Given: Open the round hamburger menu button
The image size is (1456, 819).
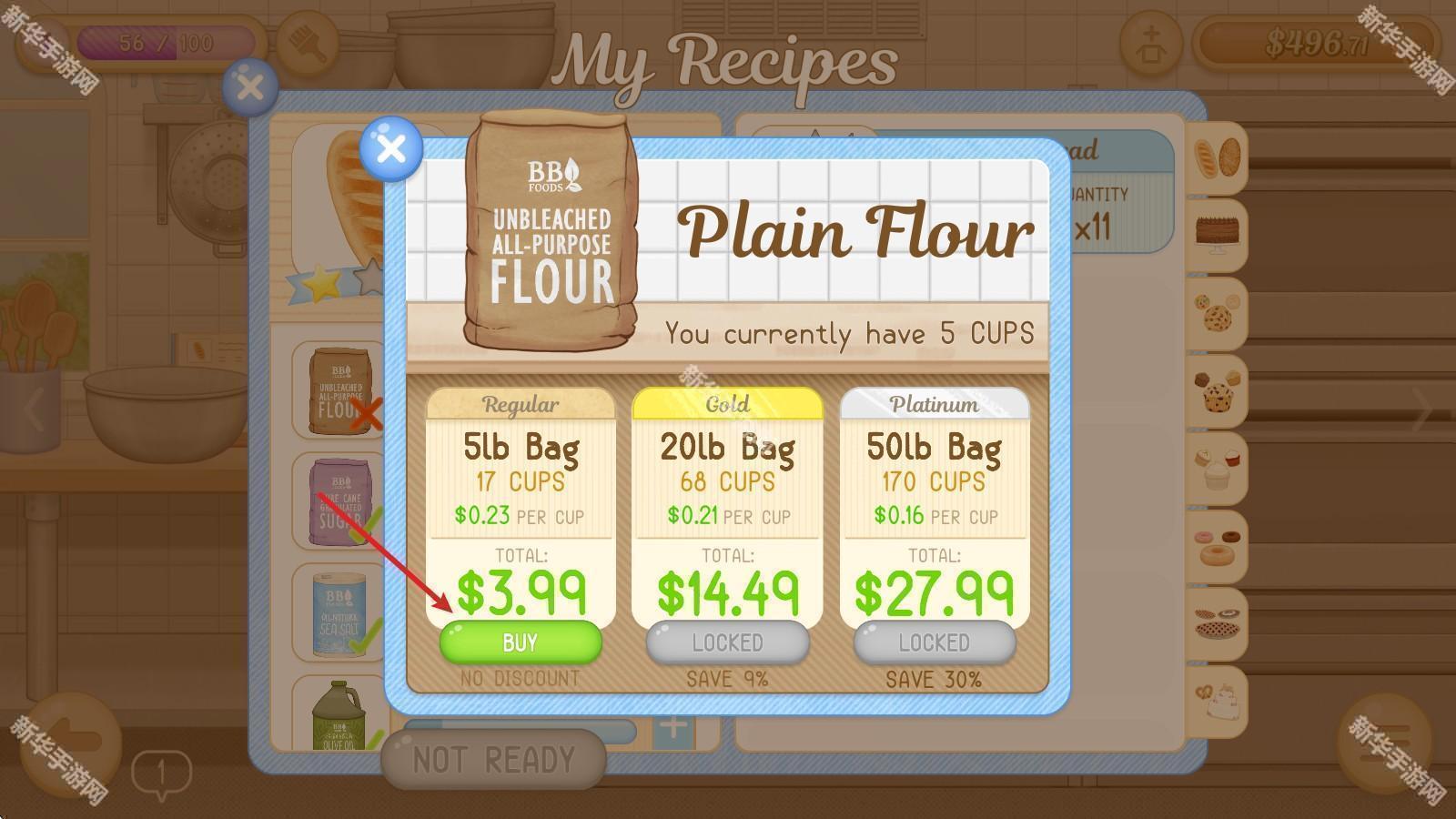Looking at the screenshot, I should click(x=1384, y=743).
